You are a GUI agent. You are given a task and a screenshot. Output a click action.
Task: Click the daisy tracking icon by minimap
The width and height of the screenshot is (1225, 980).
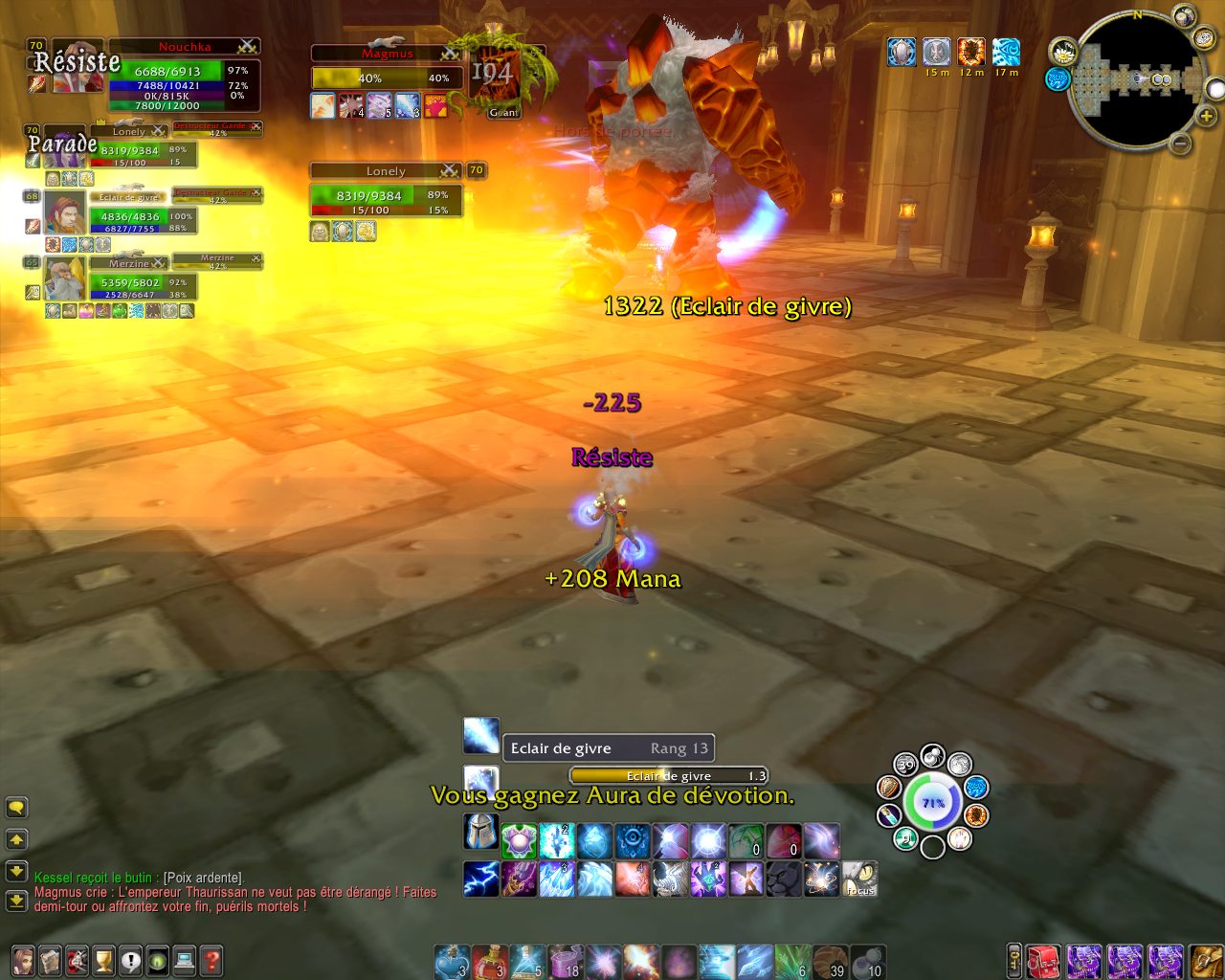point(1062,51)
